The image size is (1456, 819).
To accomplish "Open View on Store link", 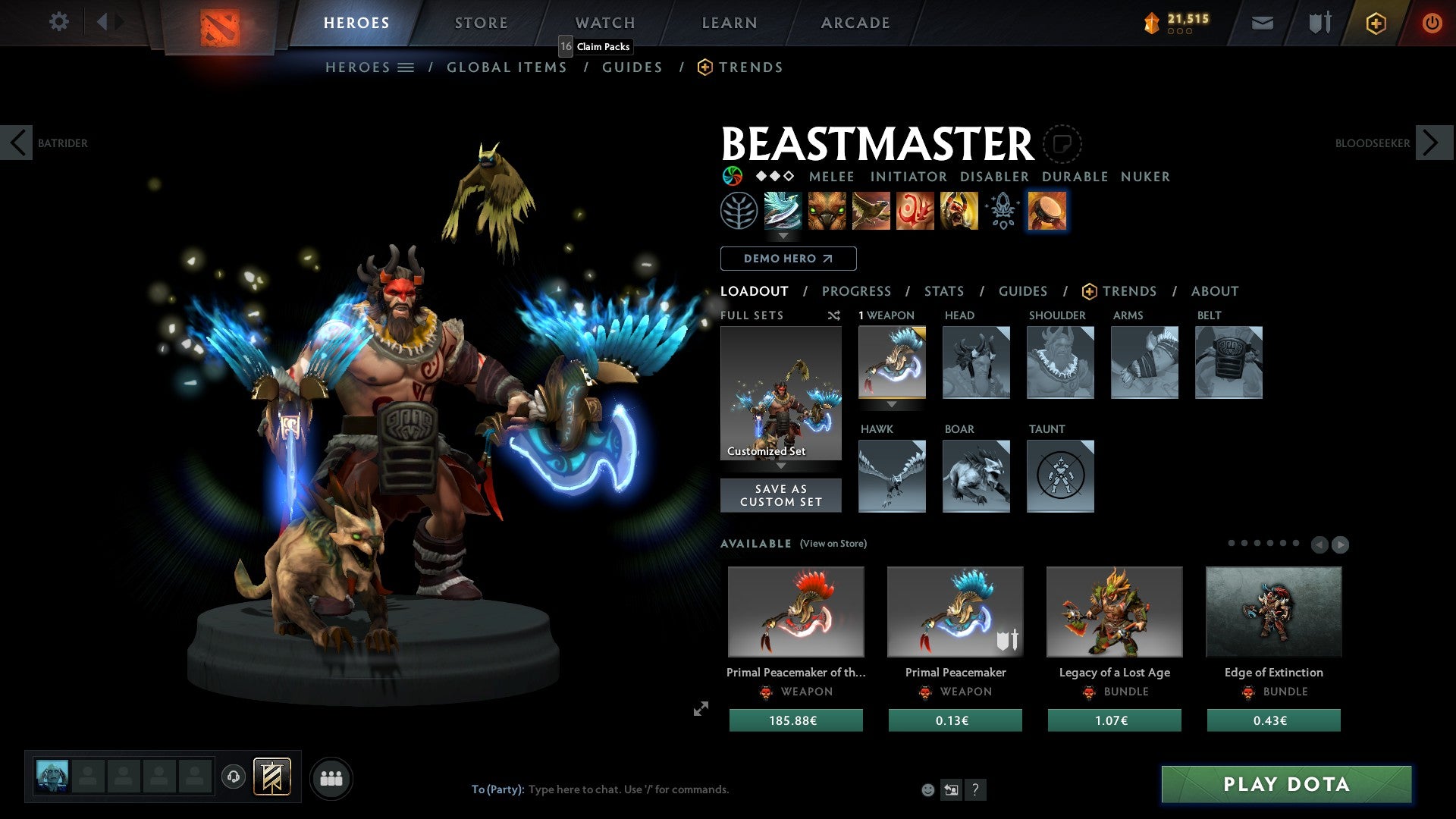I will tap(833, 544).
